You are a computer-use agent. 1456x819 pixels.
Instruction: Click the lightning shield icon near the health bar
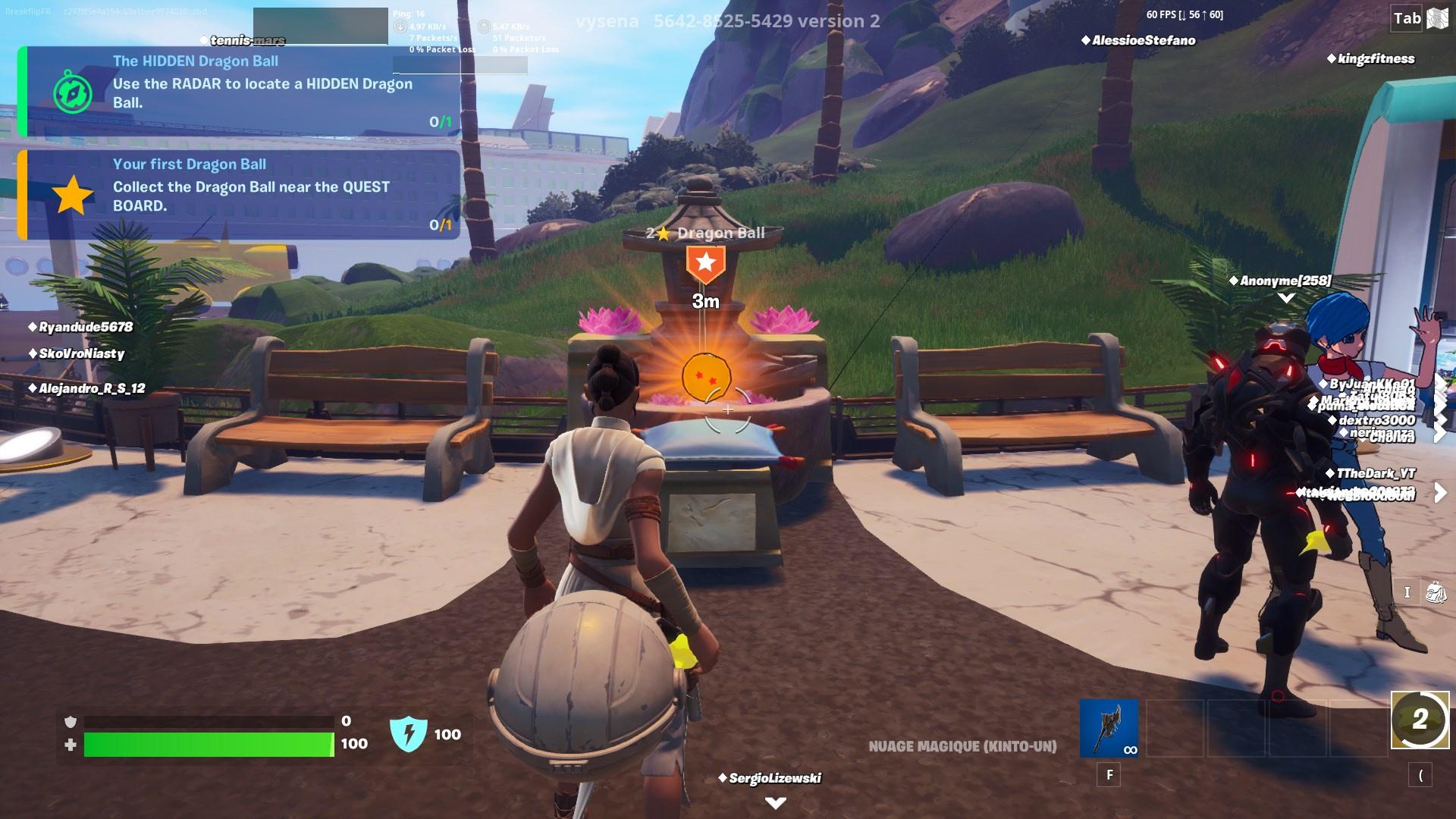click(x=408, y=735)
